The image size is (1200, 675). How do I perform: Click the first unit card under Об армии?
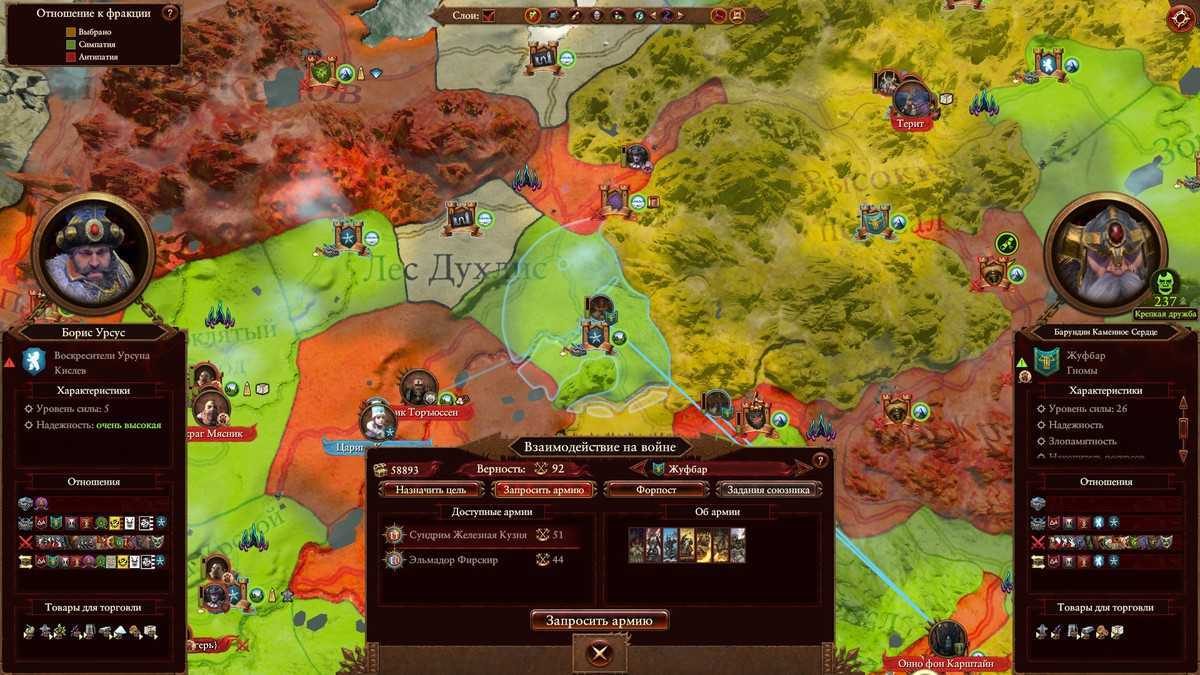(636, 546)
